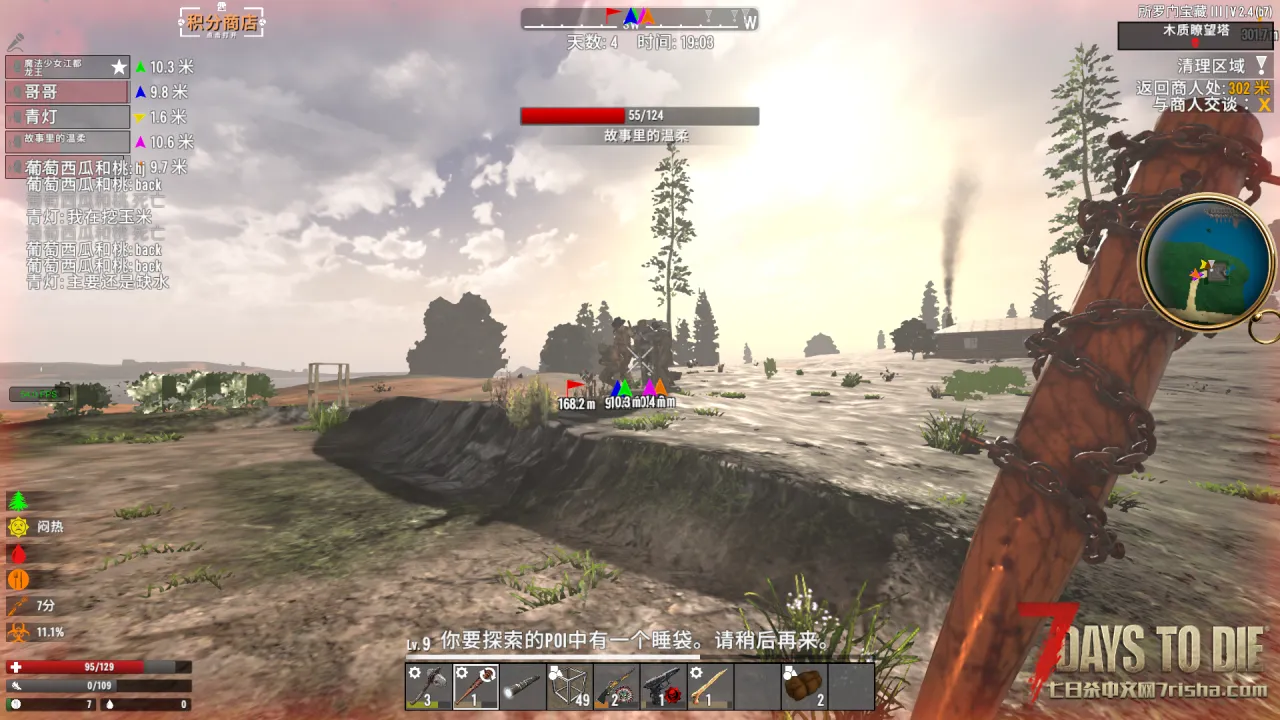
Task: Click the microphone voice chat icon
Action: pos(15,42)
